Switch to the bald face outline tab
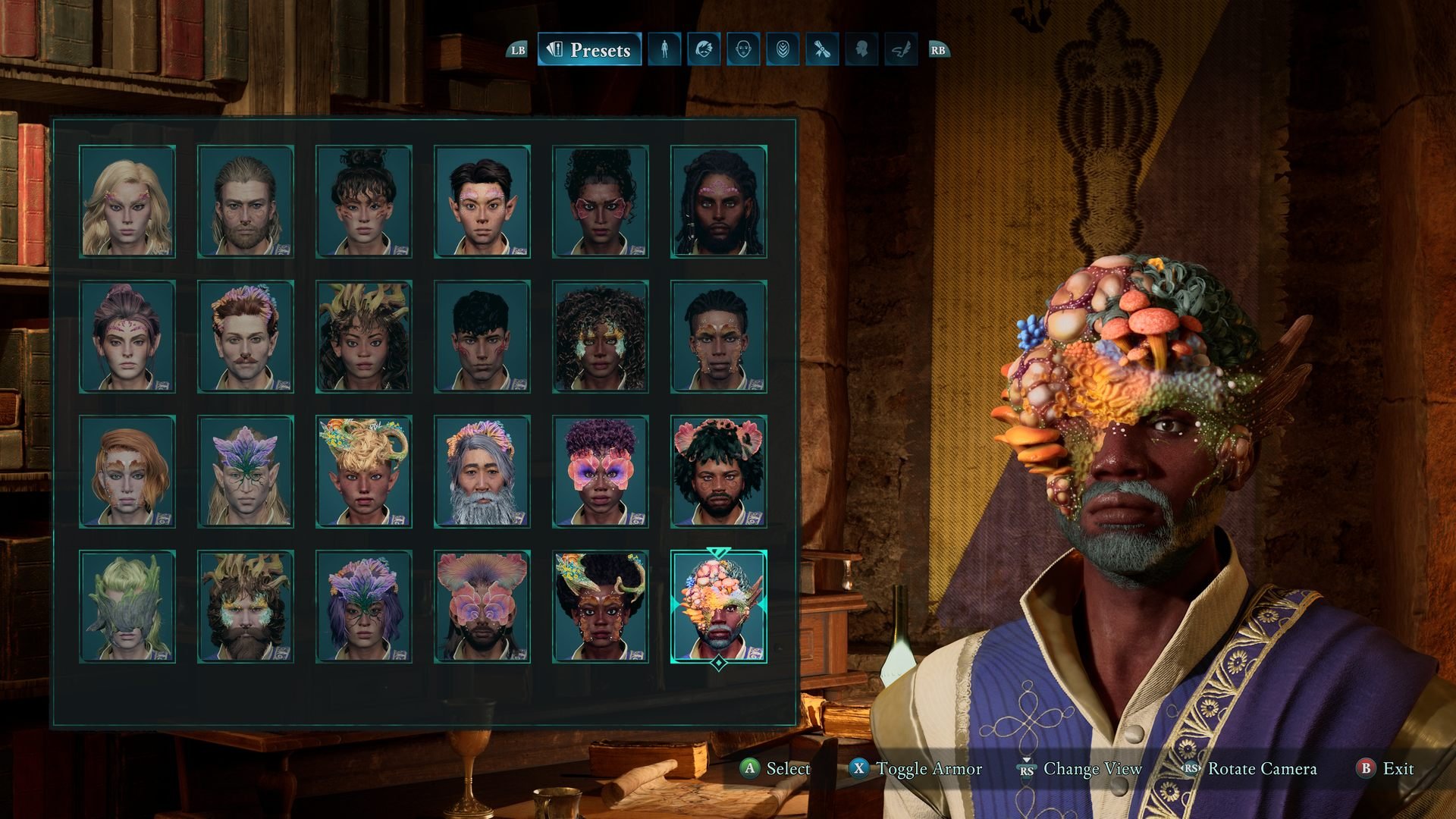 coord(743,50)
